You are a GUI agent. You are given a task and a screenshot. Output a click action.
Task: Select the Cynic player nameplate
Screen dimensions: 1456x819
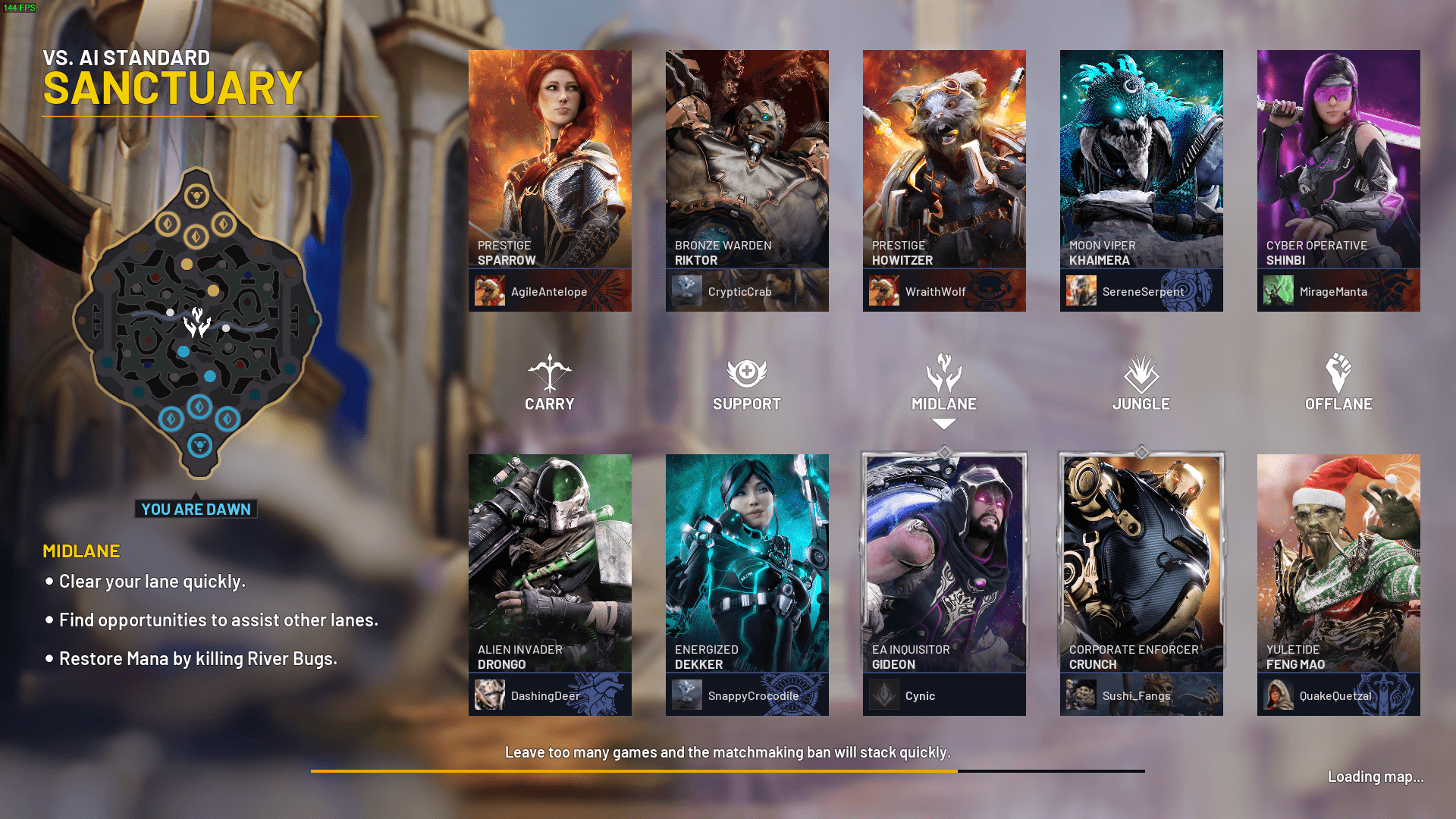pyautogui.click(x=920, y=696)
